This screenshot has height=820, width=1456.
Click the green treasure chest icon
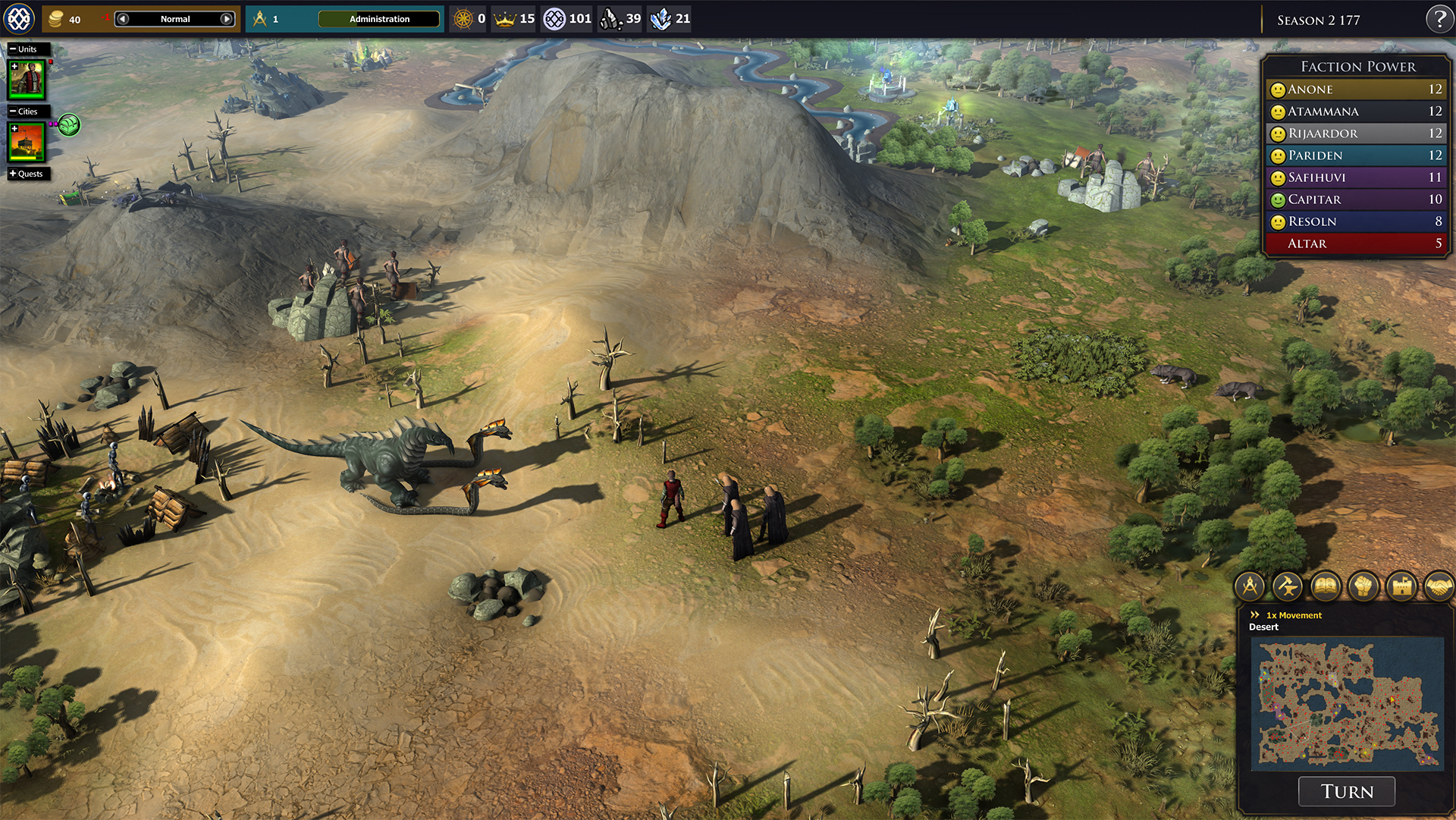69,124
